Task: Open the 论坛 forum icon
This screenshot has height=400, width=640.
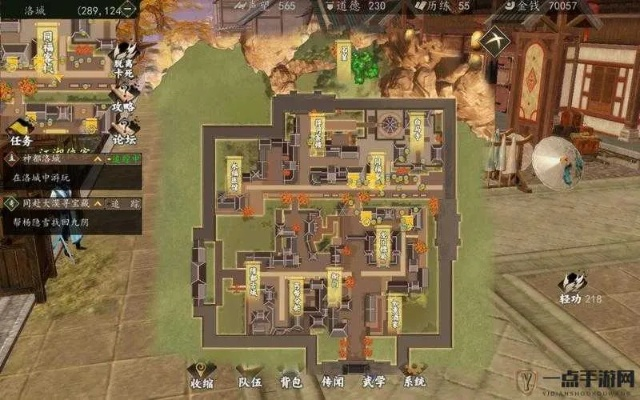Action: click(x=125, y=130)
